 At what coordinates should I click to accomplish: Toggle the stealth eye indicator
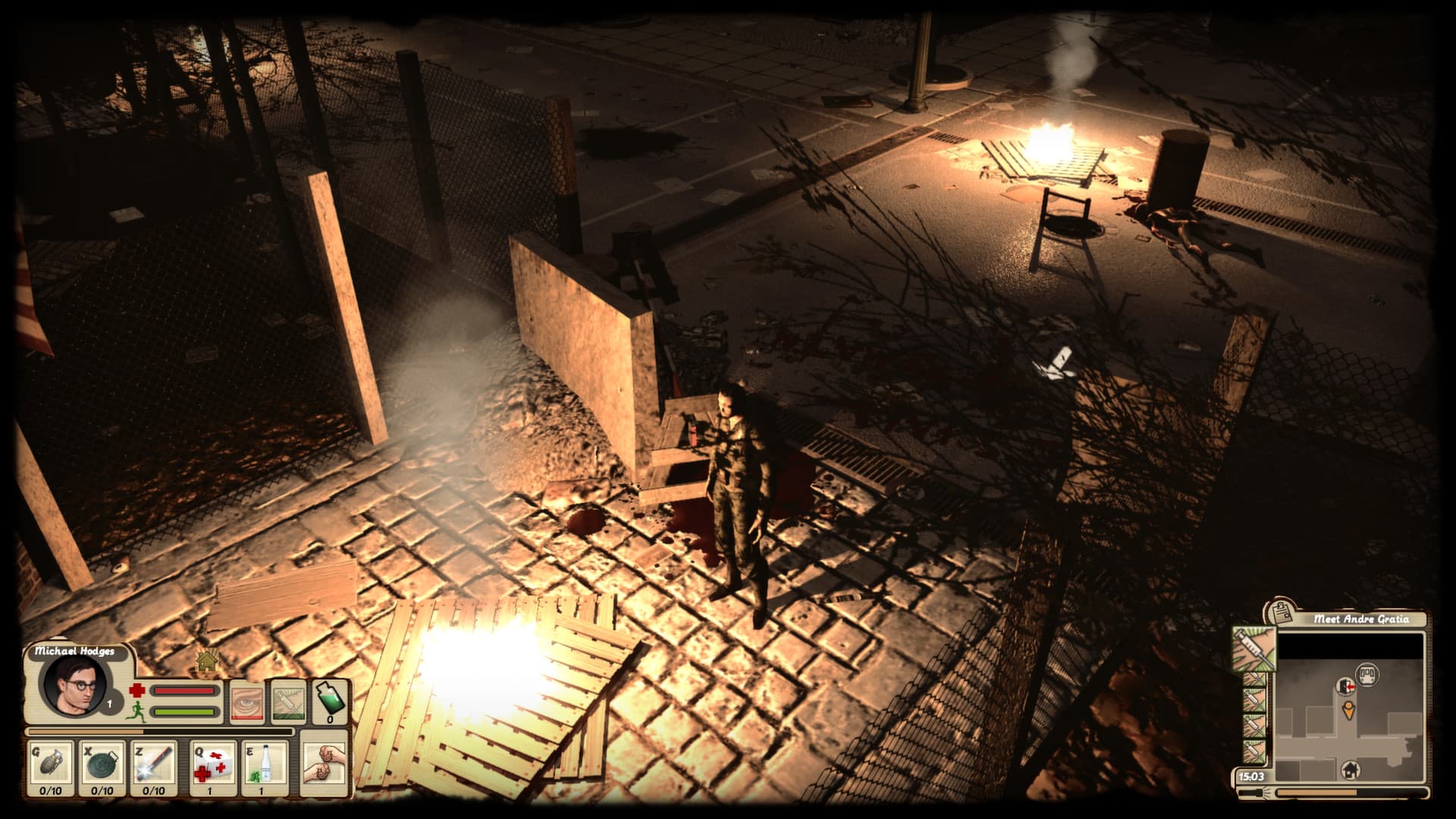(x=247, y=701)
